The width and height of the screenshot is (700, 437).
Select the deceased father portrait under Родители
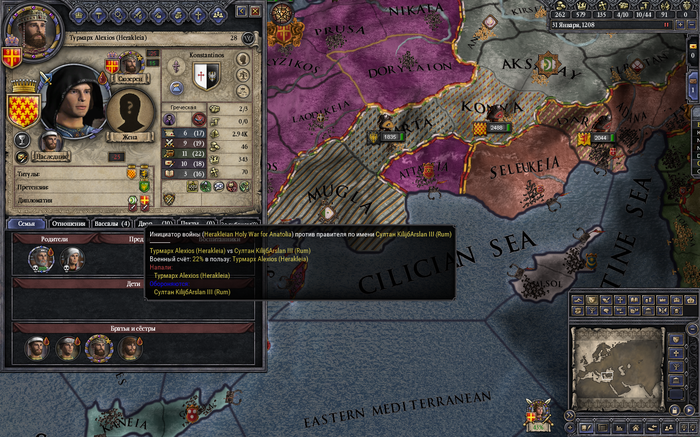tap(41, 258)
